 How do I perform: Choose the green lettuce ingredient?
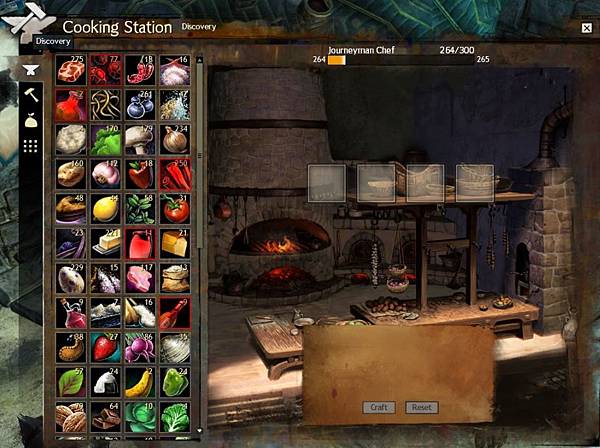tap(106, 139)
